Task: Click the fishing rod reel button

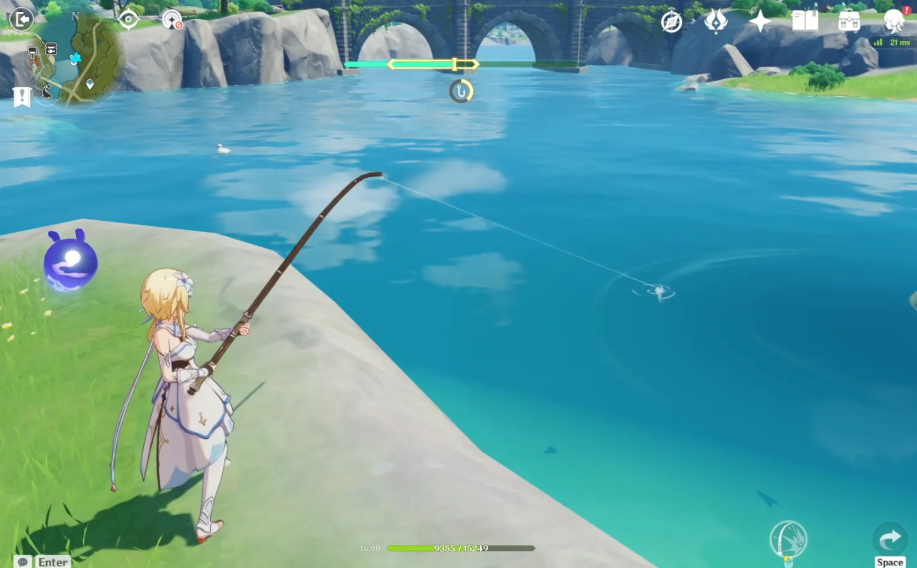Action: click(788, 540)
